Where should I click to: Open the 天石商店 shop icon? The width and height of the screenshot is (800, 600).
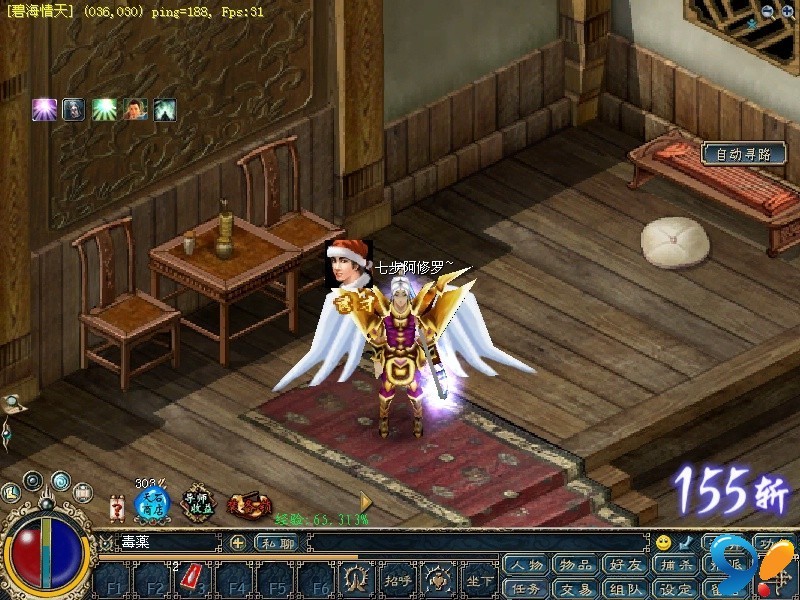[152, 503]
